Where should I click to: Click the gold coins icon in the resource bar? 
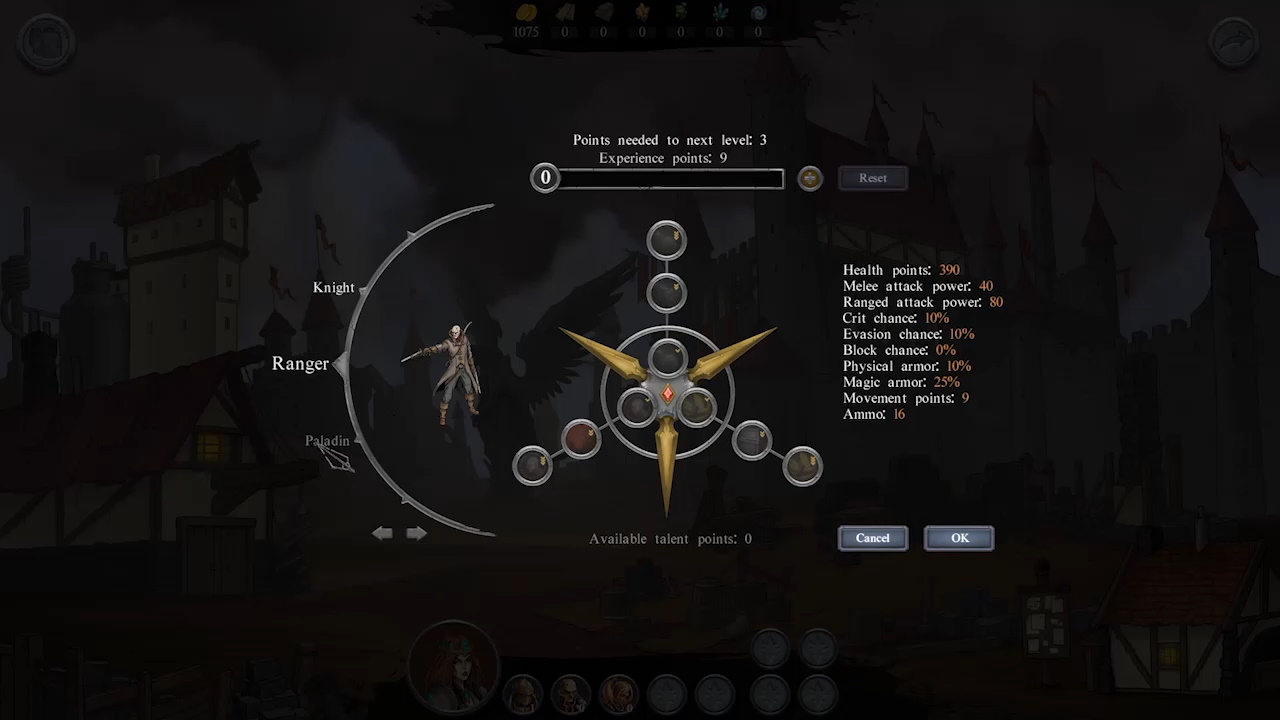click(527, 12)
